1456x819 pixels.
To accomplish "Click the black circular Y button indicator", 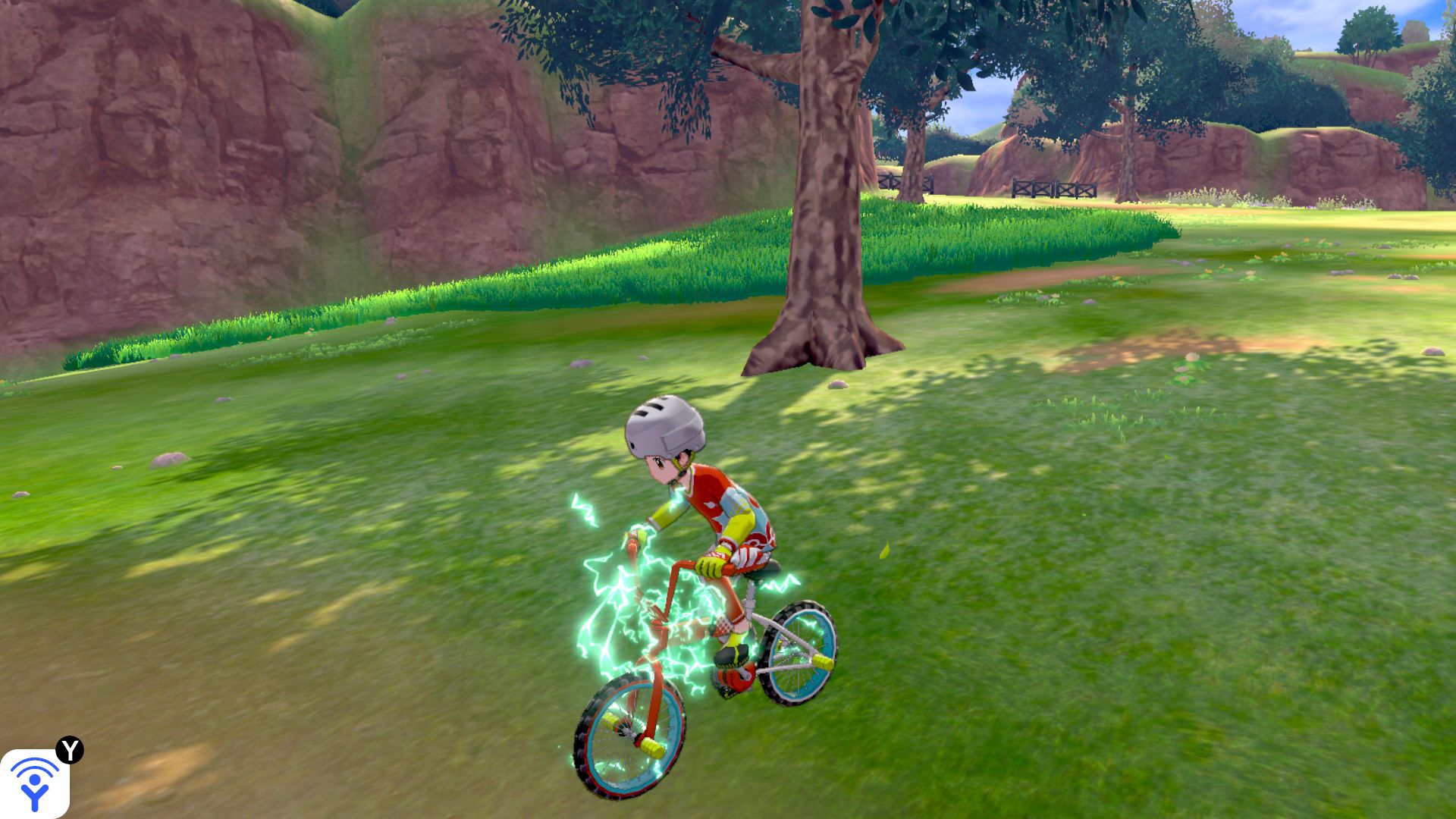I will [70, 749].
